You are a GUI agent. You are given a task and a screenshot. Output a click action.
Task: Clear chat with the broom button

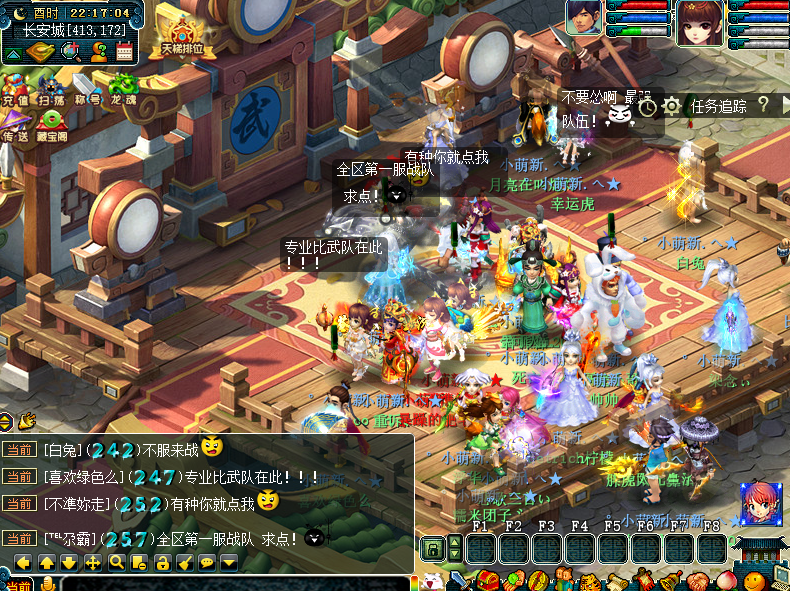tap(185, 562)
